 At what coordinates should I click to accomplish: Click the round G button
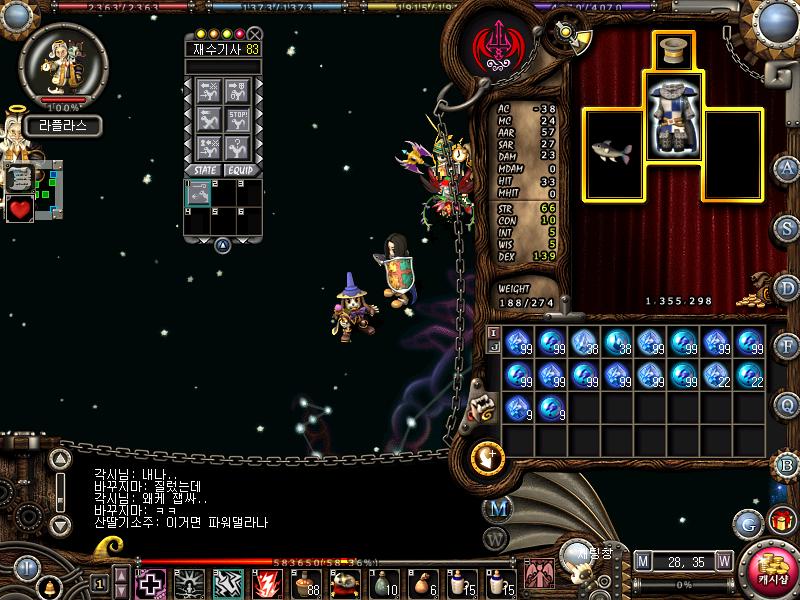coord(748,522)
